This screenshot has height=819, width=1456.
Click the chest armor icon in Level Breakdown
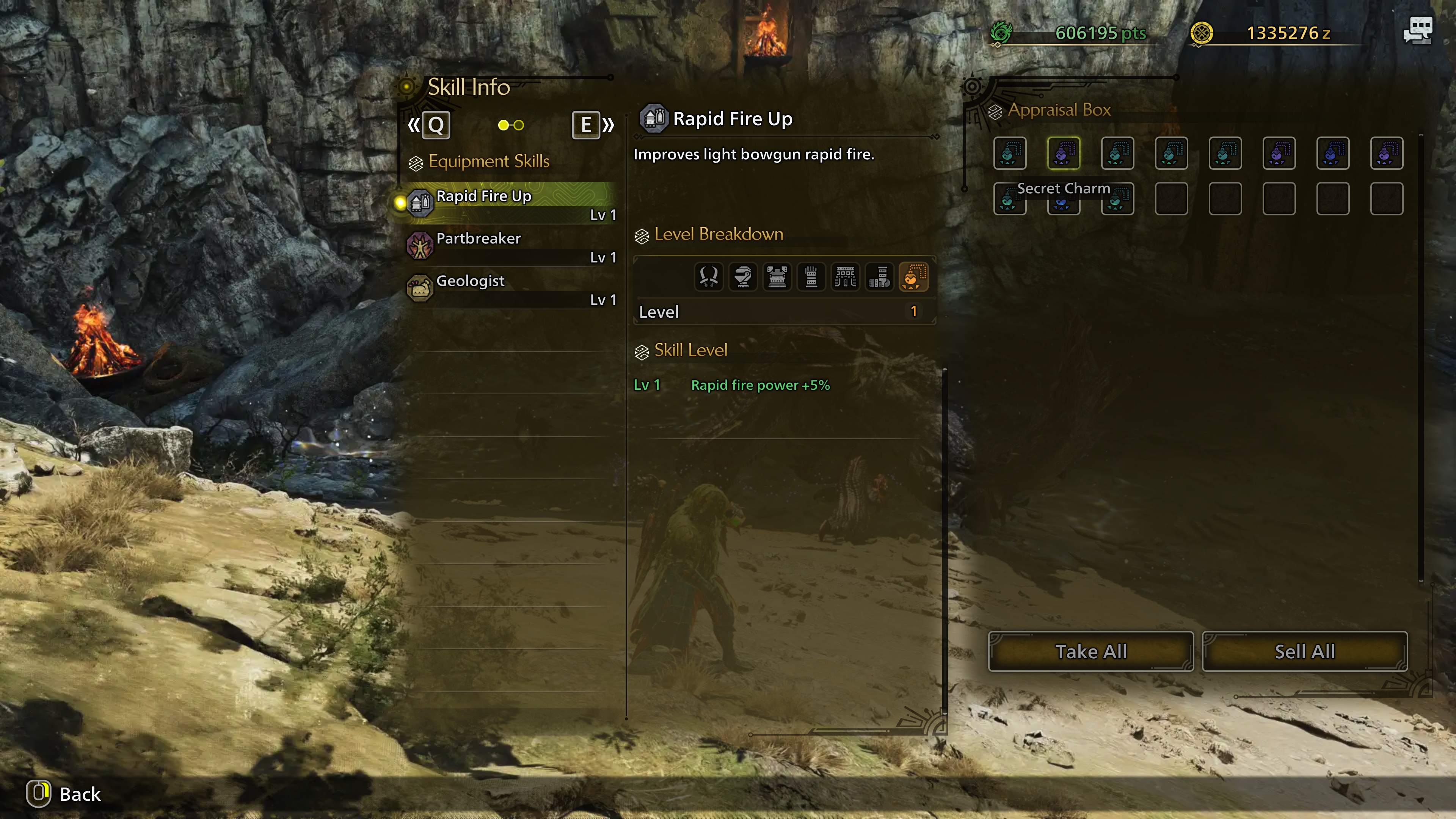pos(777,277)
